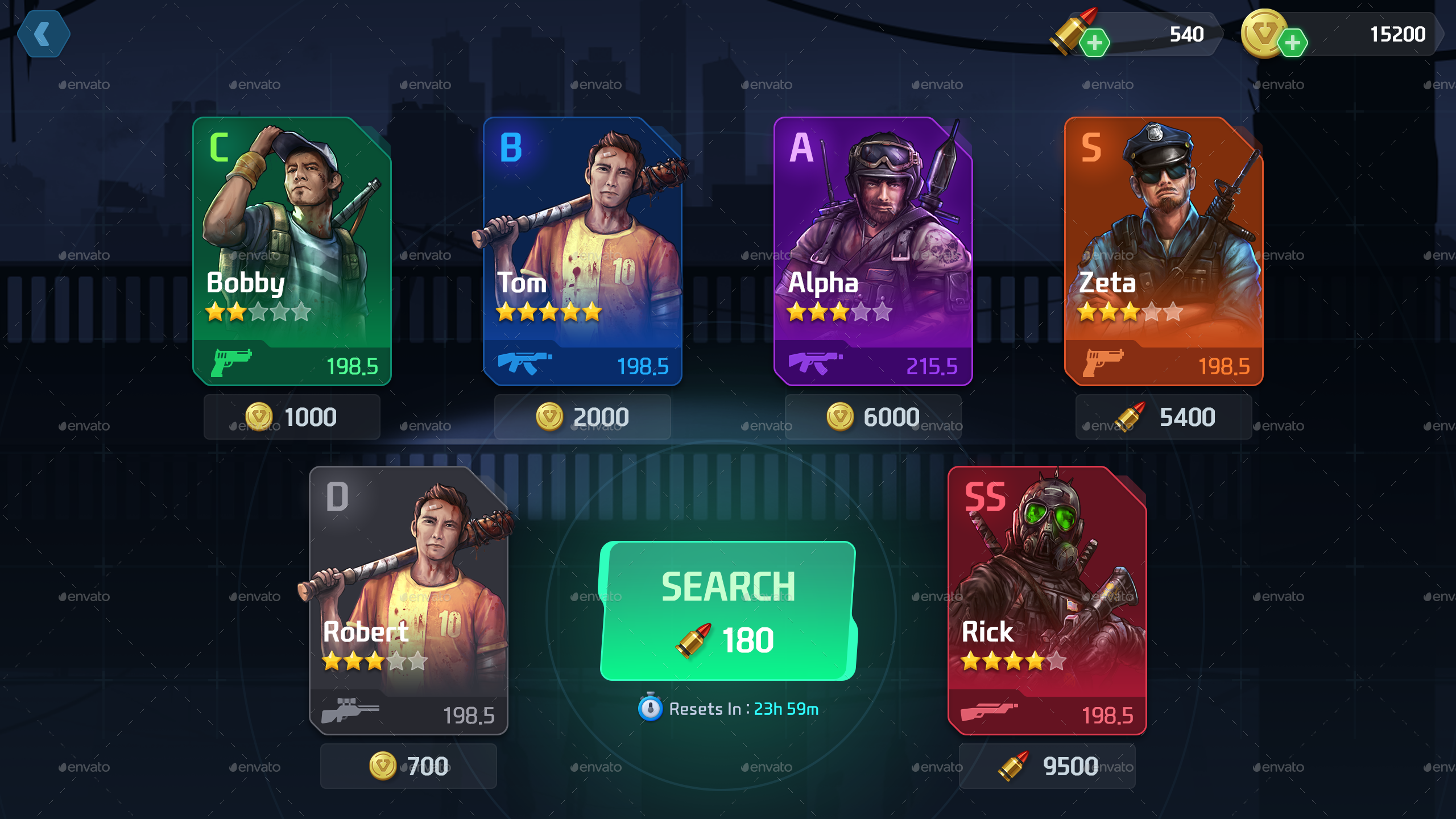1456x819 pixels.
Task: Go back with the arrow button
Action: coord(43,34)
